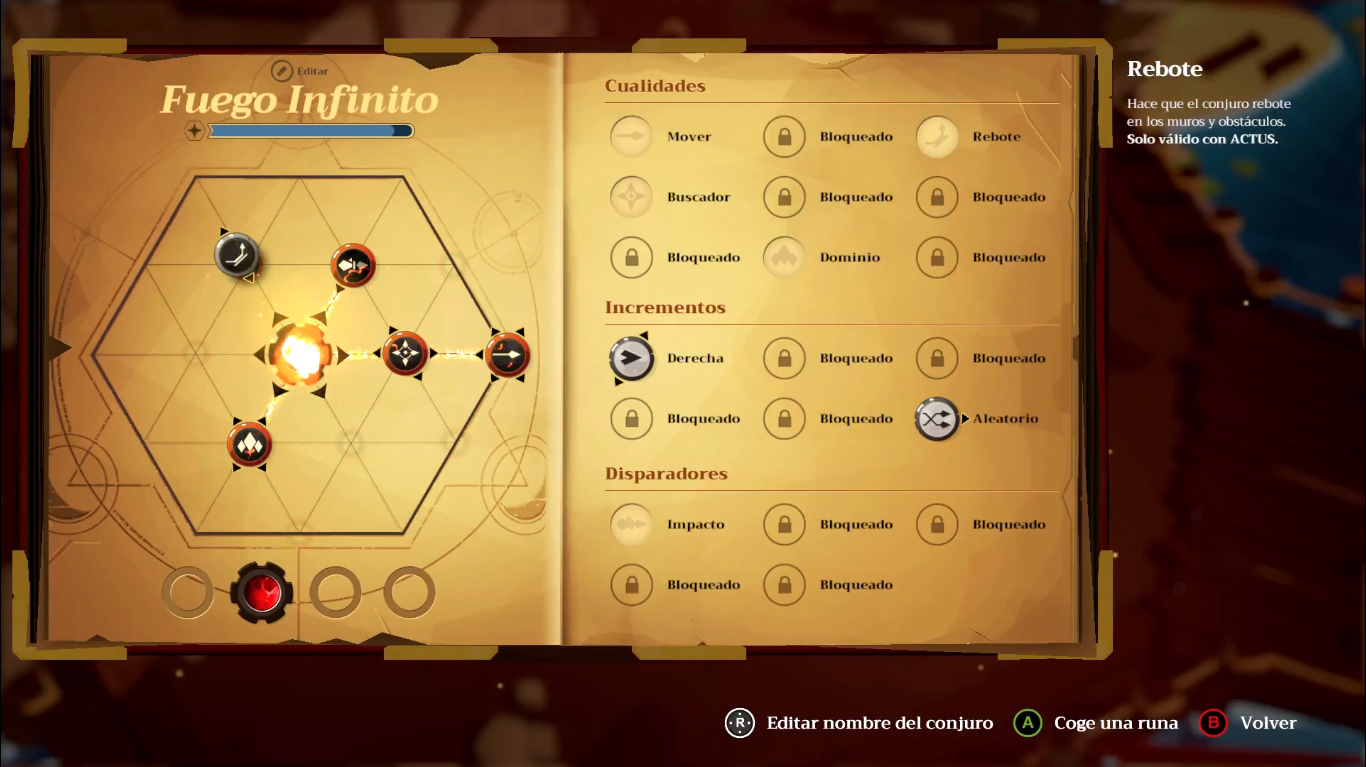The width and height of the screenshot is (1366, 767).
Task: Select the glowing fire core at the hexagon's center
Action: point(299,355)
